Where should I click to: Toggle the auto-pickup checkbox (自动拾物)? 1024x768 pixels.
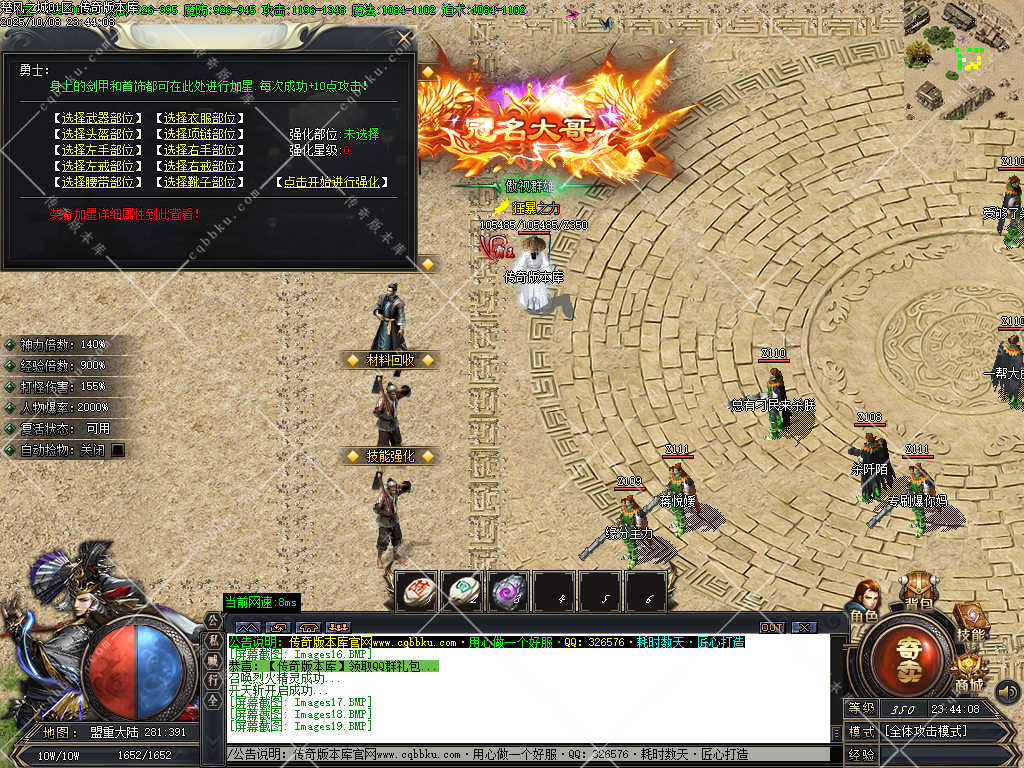(x=118, y=450)
